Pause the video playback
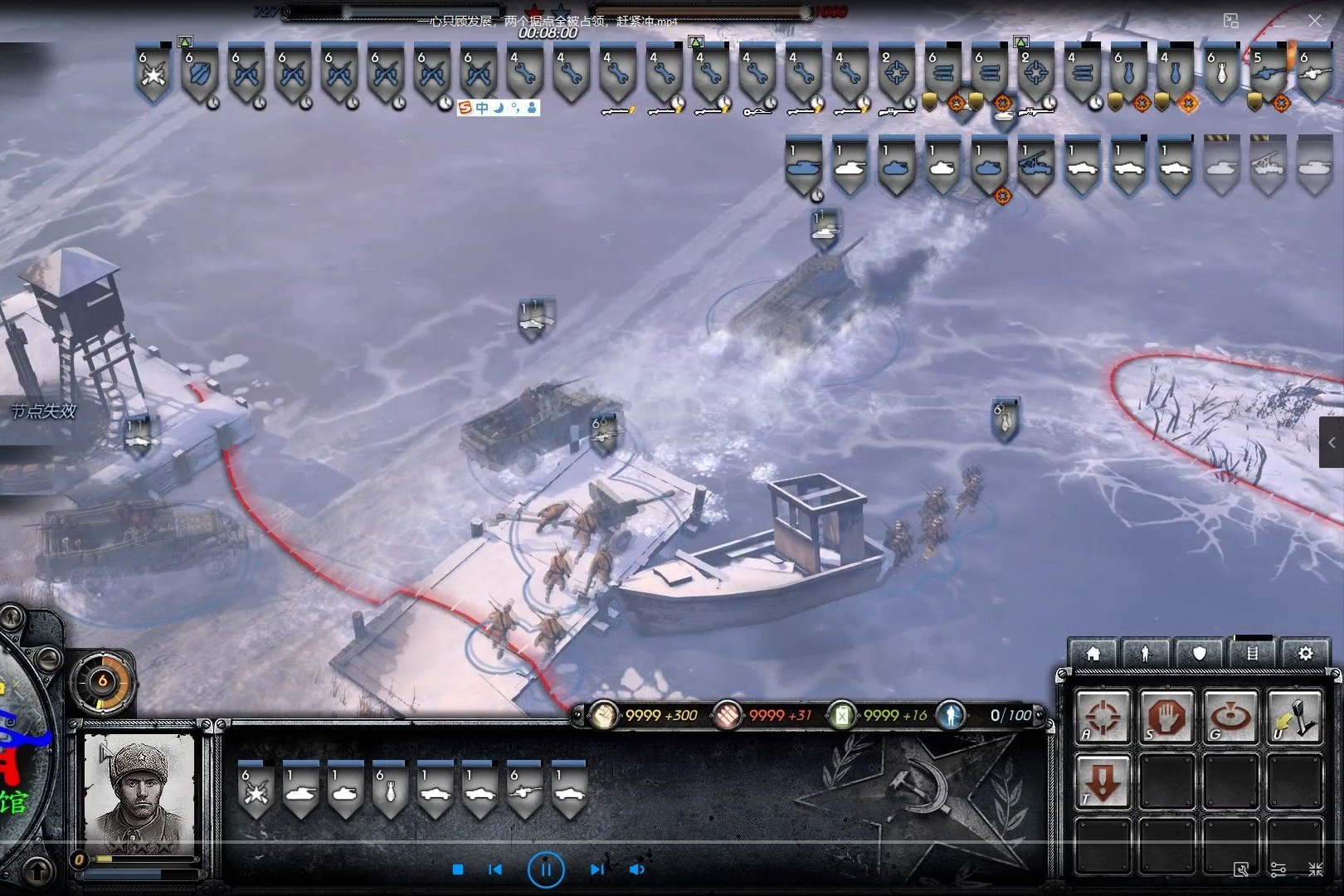 [x=546, y=869]
